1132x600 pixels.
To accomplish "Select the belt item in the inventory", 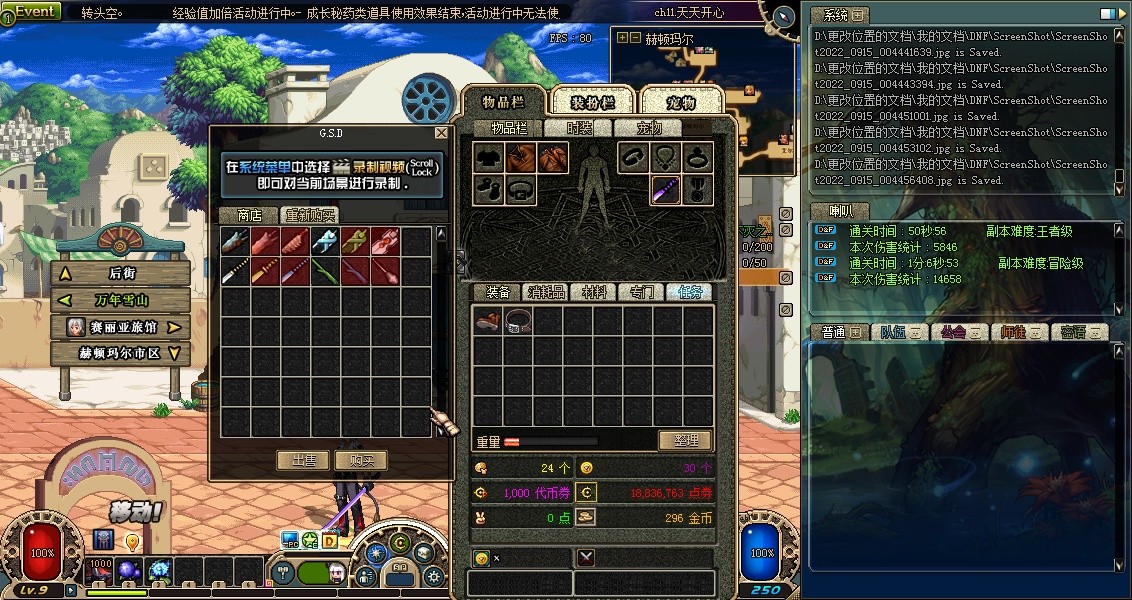I will [518, 321].
